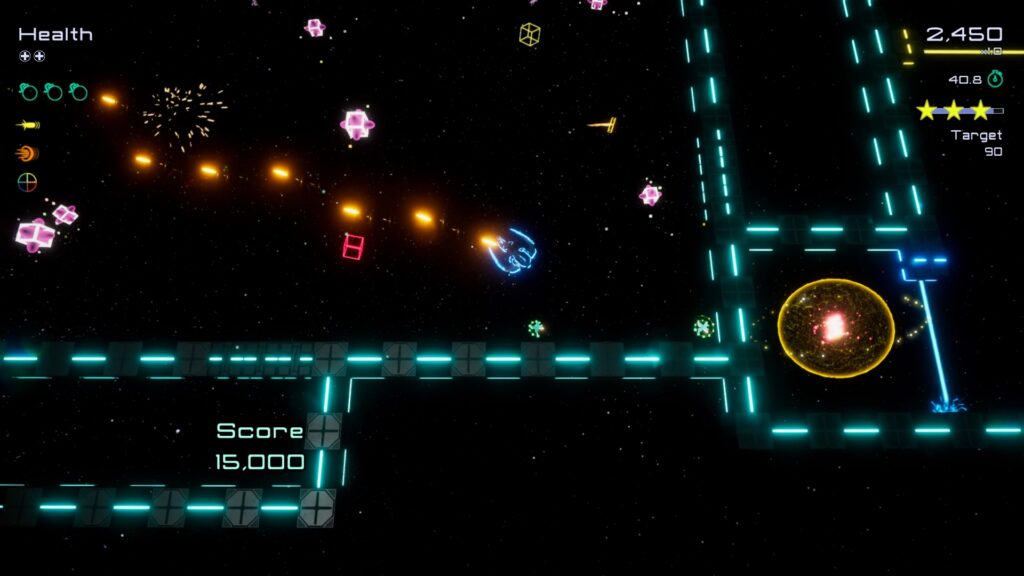Click the green stopwatch icon
Viewport: 1024px width, 576px height.
point(995,79)
